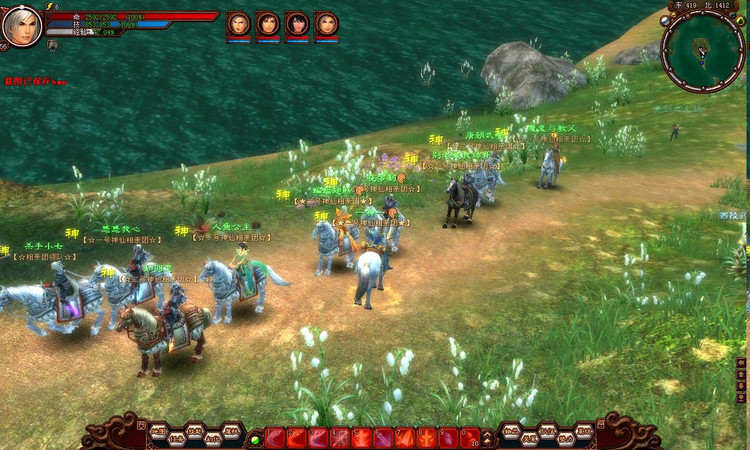Click the white-haired player portrait
Image resolution: width=750 pixels, height=450 pixels.
(x=22, y=26)
